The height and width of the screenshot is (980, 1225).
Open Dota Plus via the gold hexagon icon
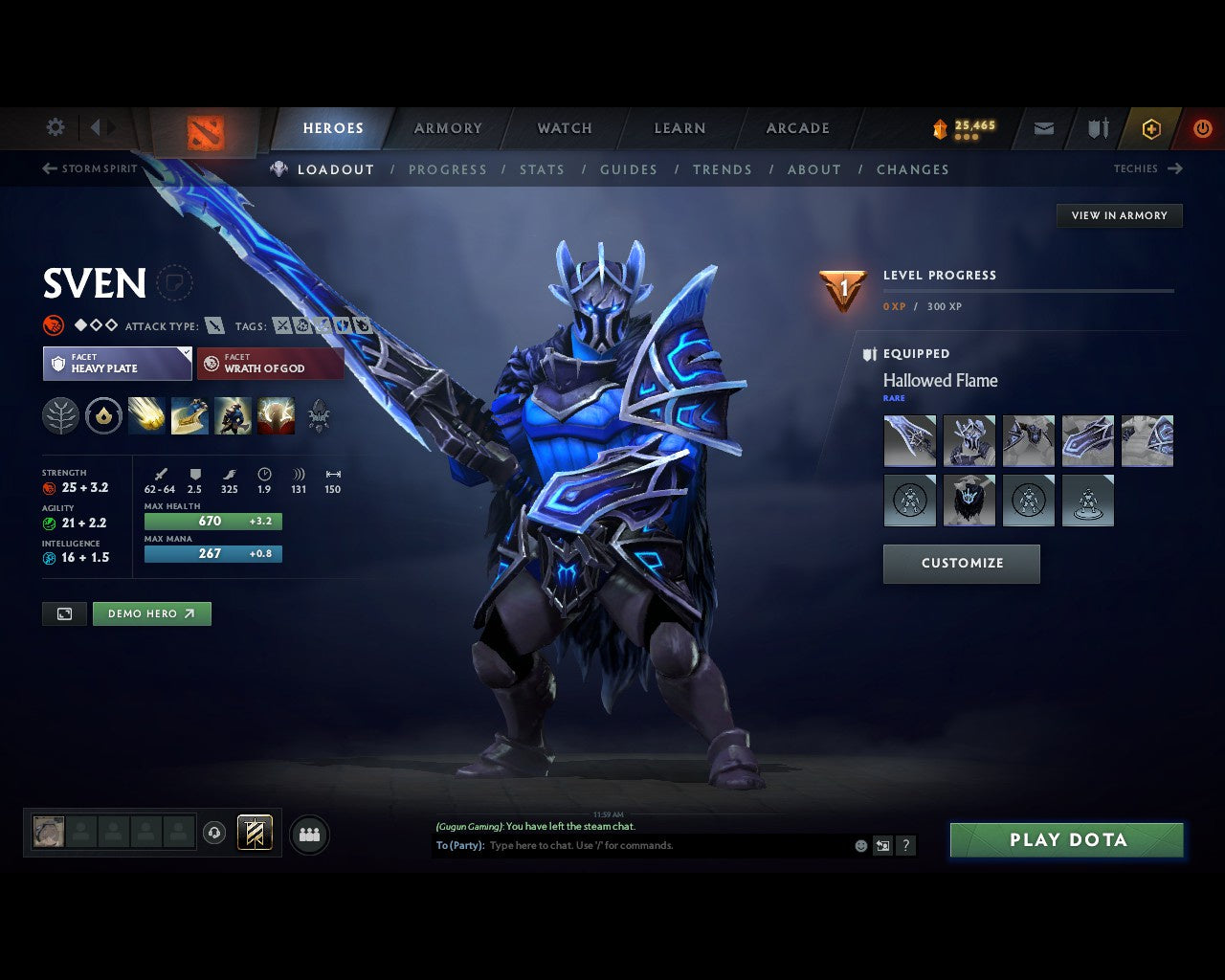pos(1151,128)
